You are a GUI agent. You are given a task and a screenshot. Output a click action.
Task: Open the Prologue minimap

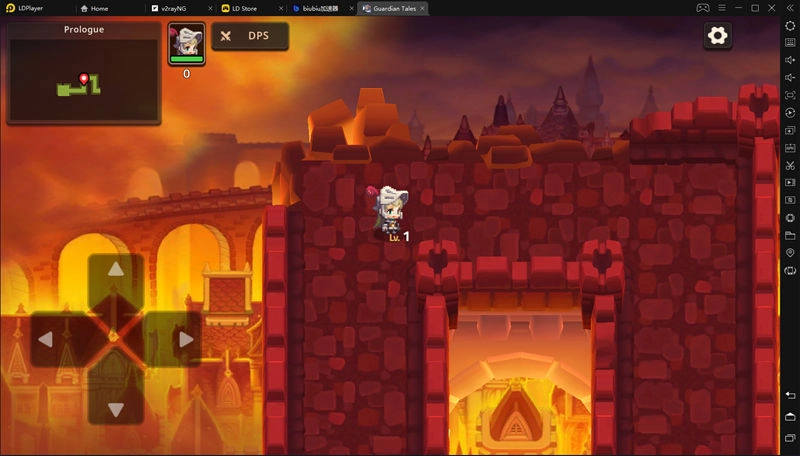point(83,73)
